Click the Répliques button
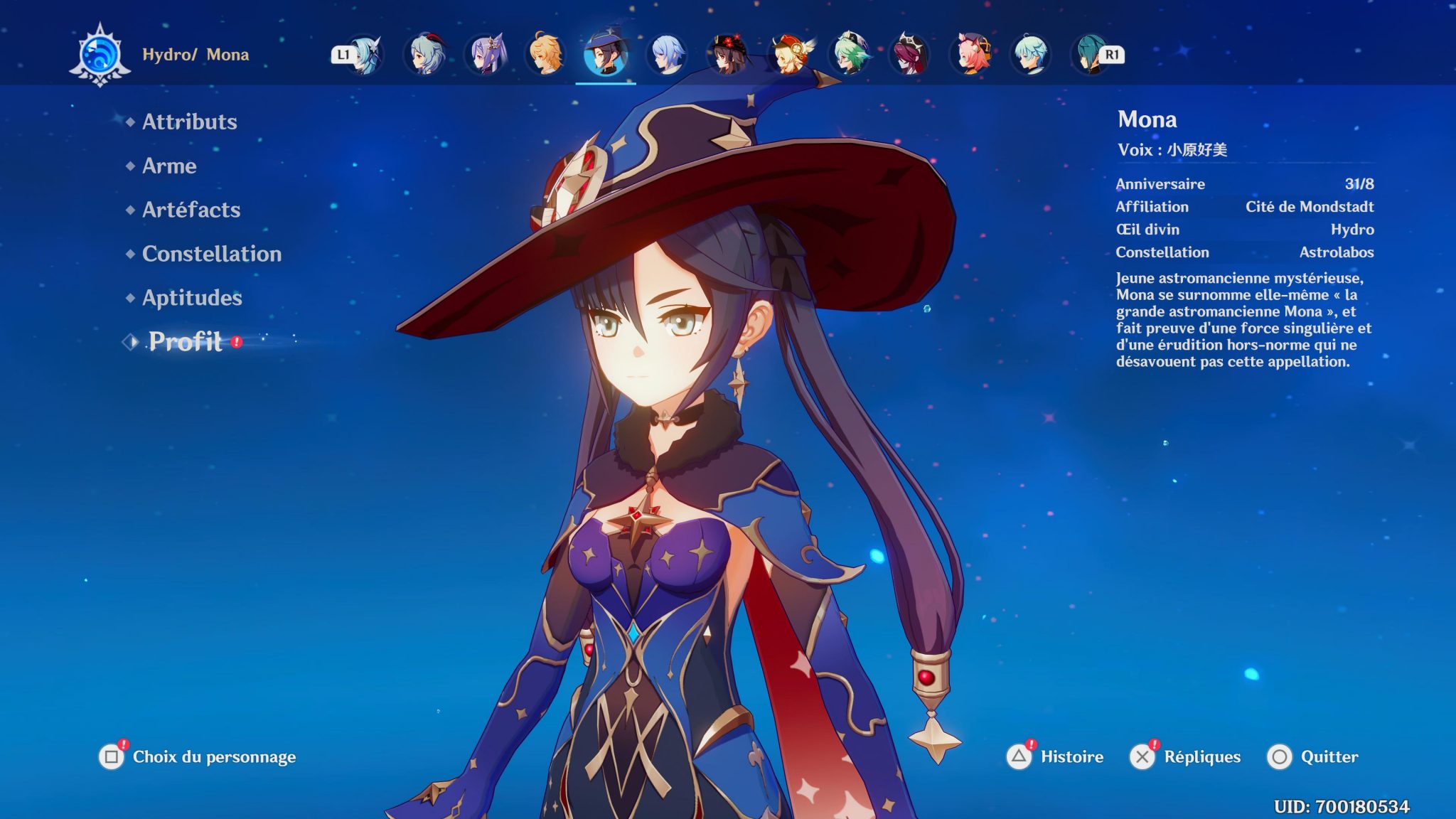The image size is (1456, 819). 1203,757
